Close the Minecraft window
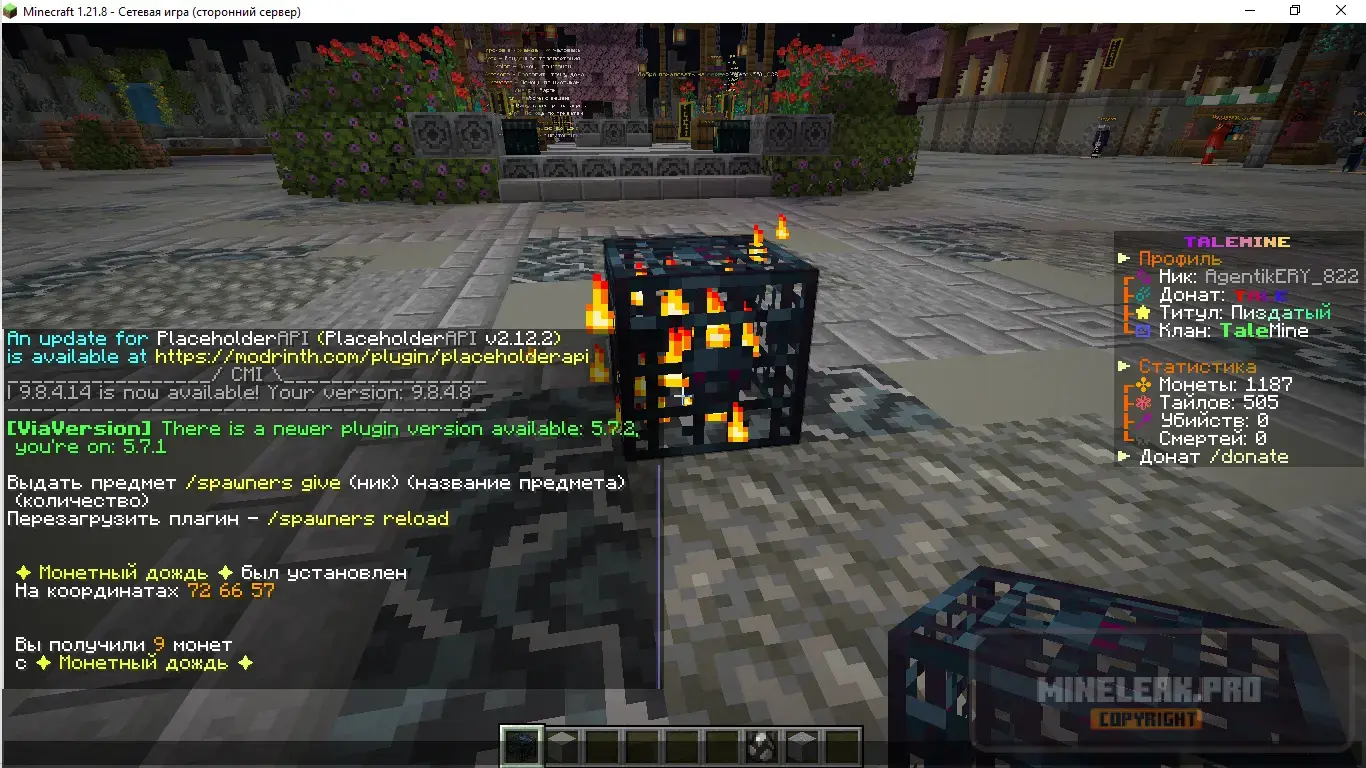The width and height of the screenshot is (1366, 768). (1342, 11)
